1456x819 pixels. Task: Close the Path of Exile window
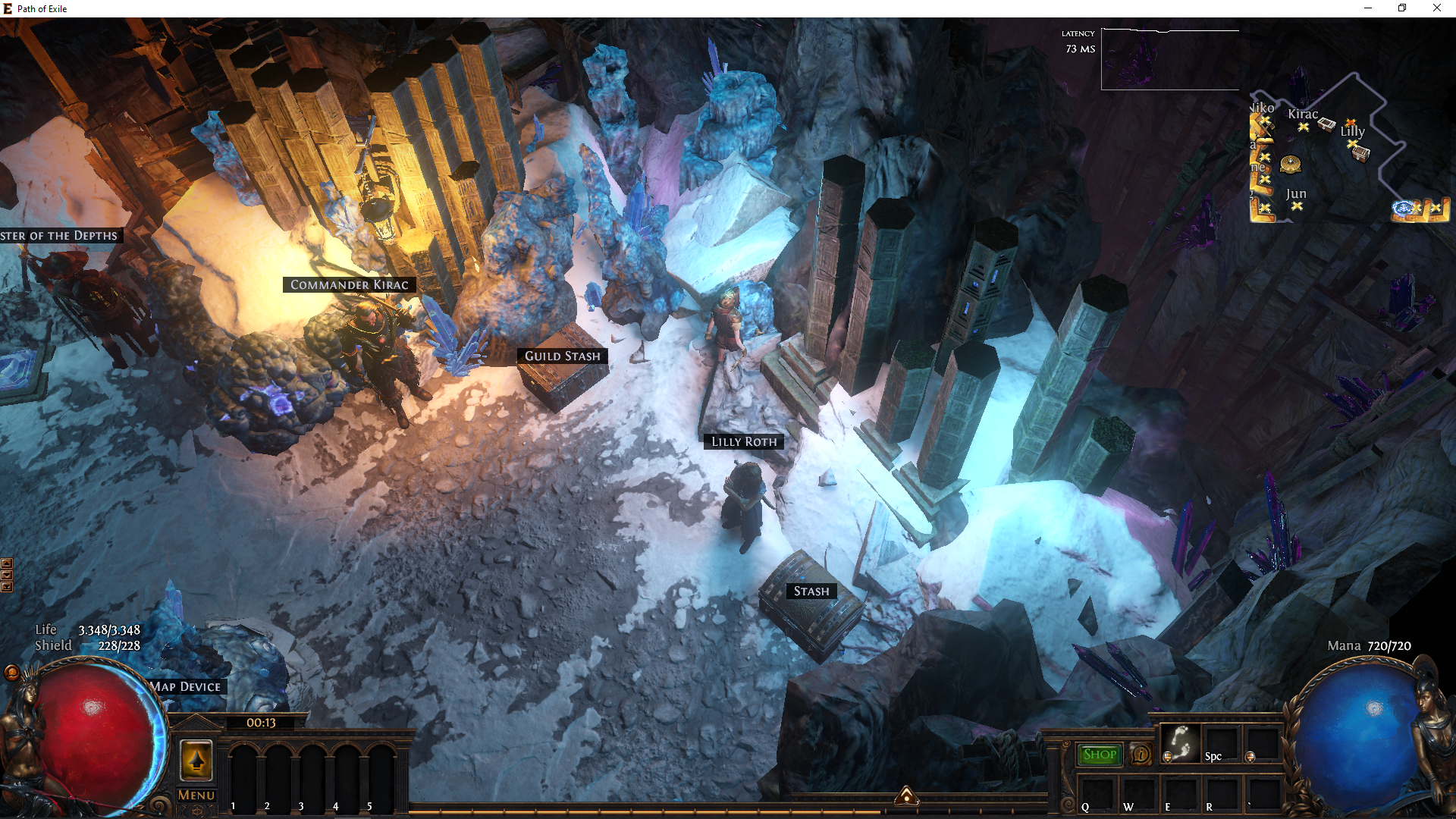tap(1436, 8)
